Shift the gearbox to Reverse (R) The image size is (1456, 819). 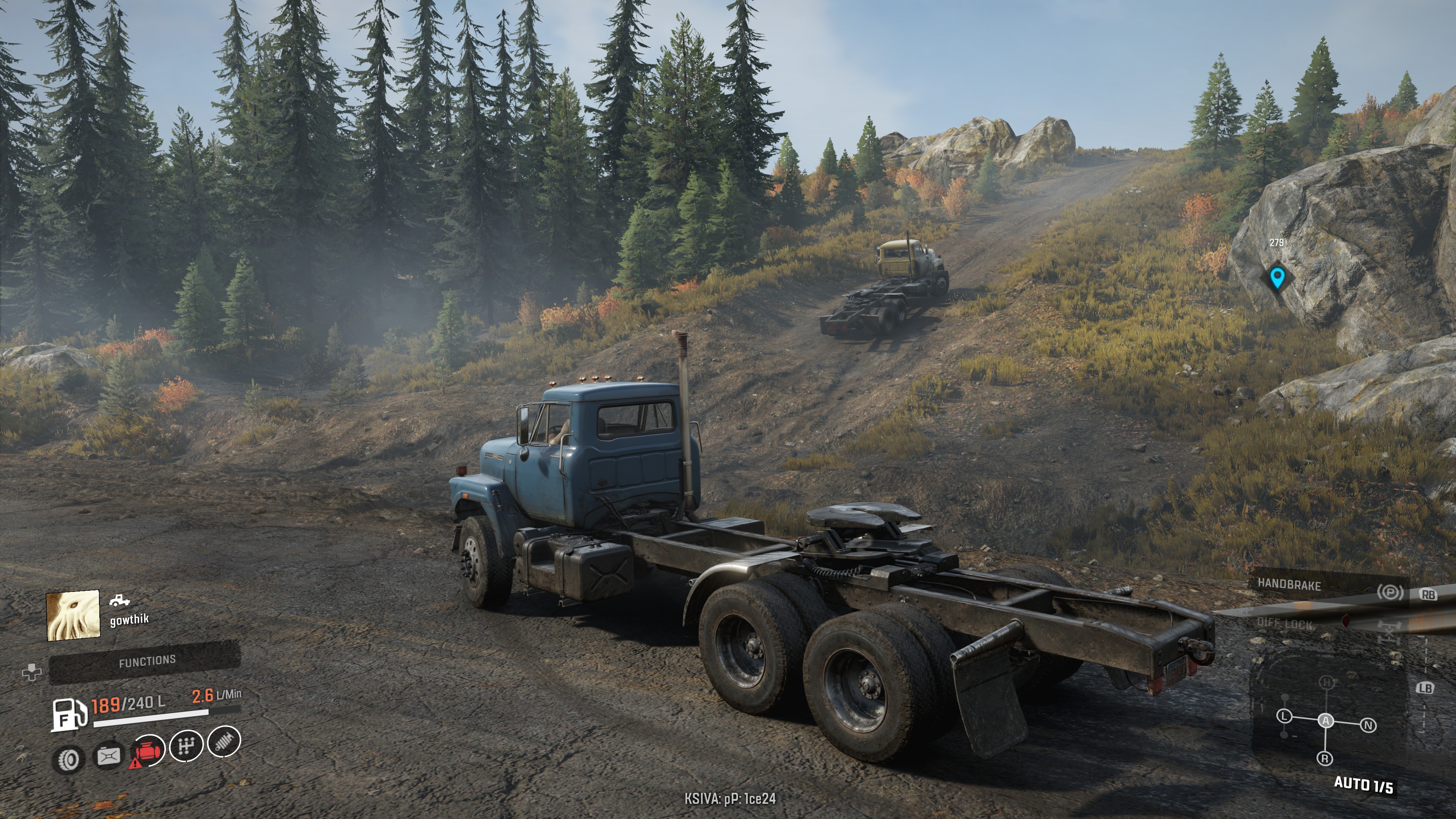coord(1325,758)
